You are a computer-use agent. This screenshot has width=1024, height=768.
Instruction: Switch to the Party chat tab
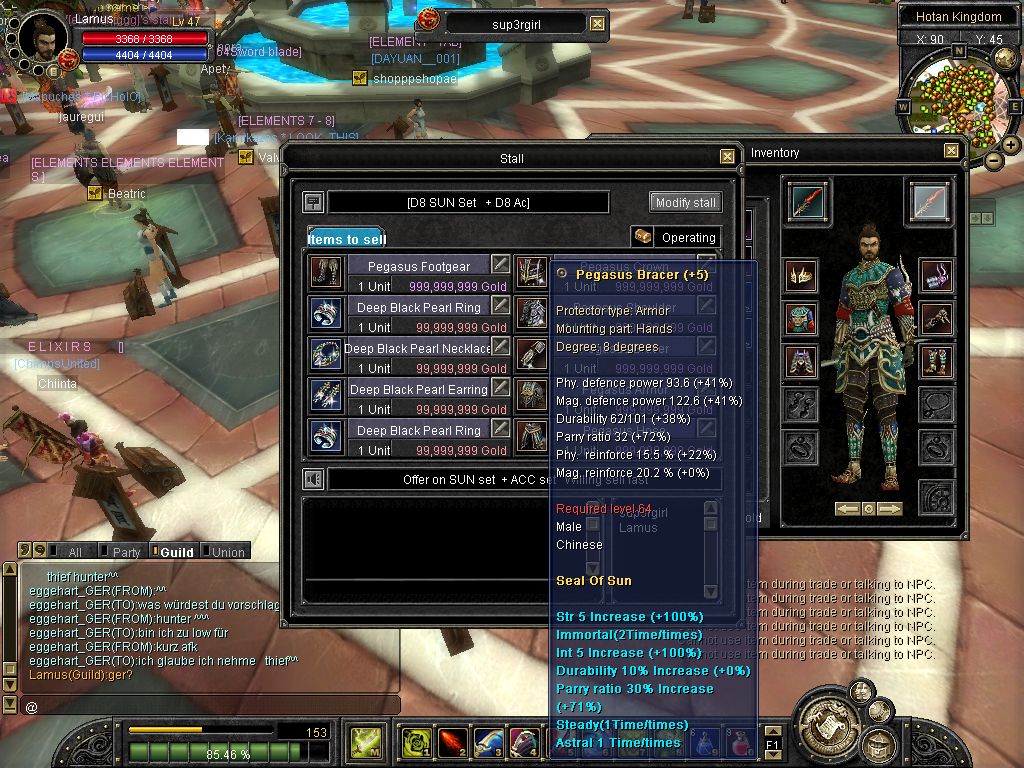point(126,552)
